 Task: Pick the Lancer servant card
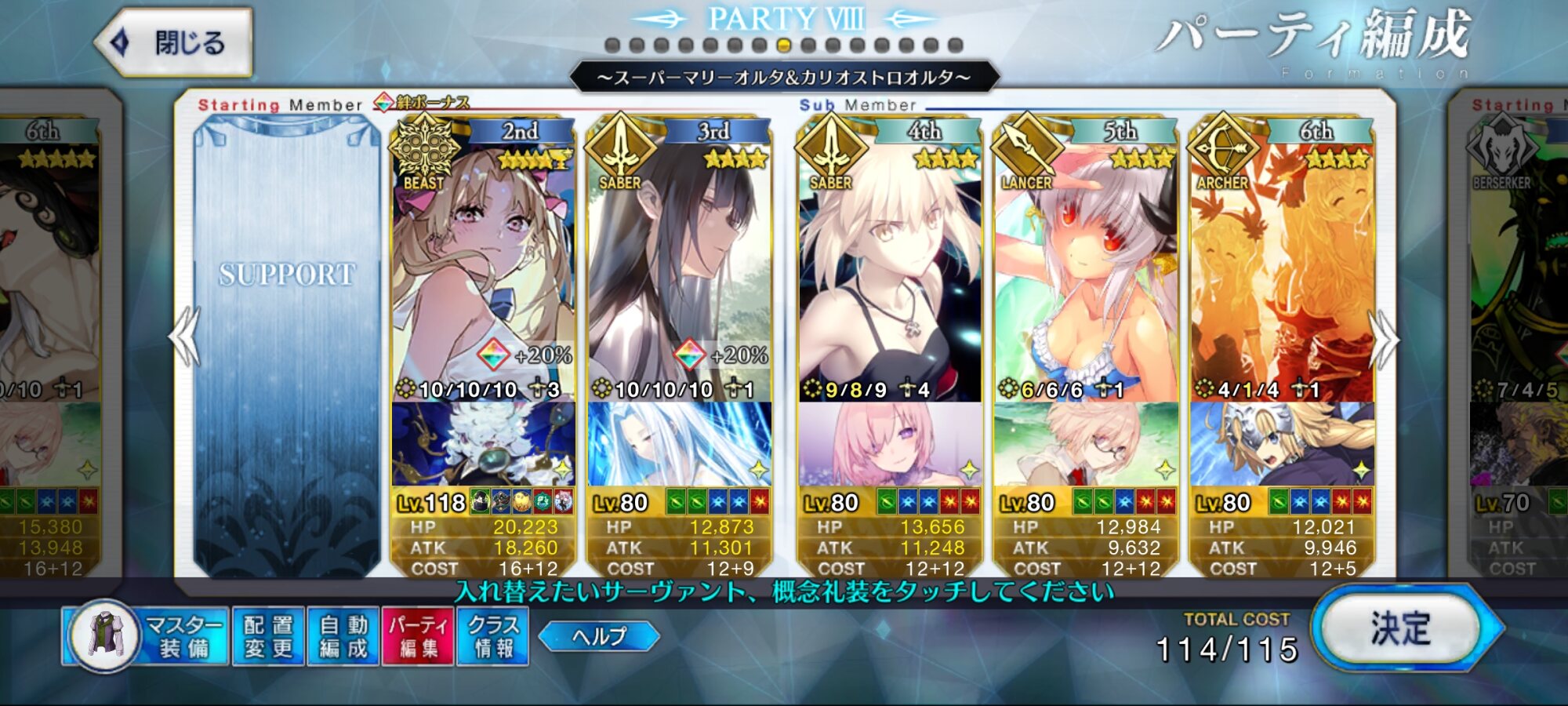[1086, 267]
